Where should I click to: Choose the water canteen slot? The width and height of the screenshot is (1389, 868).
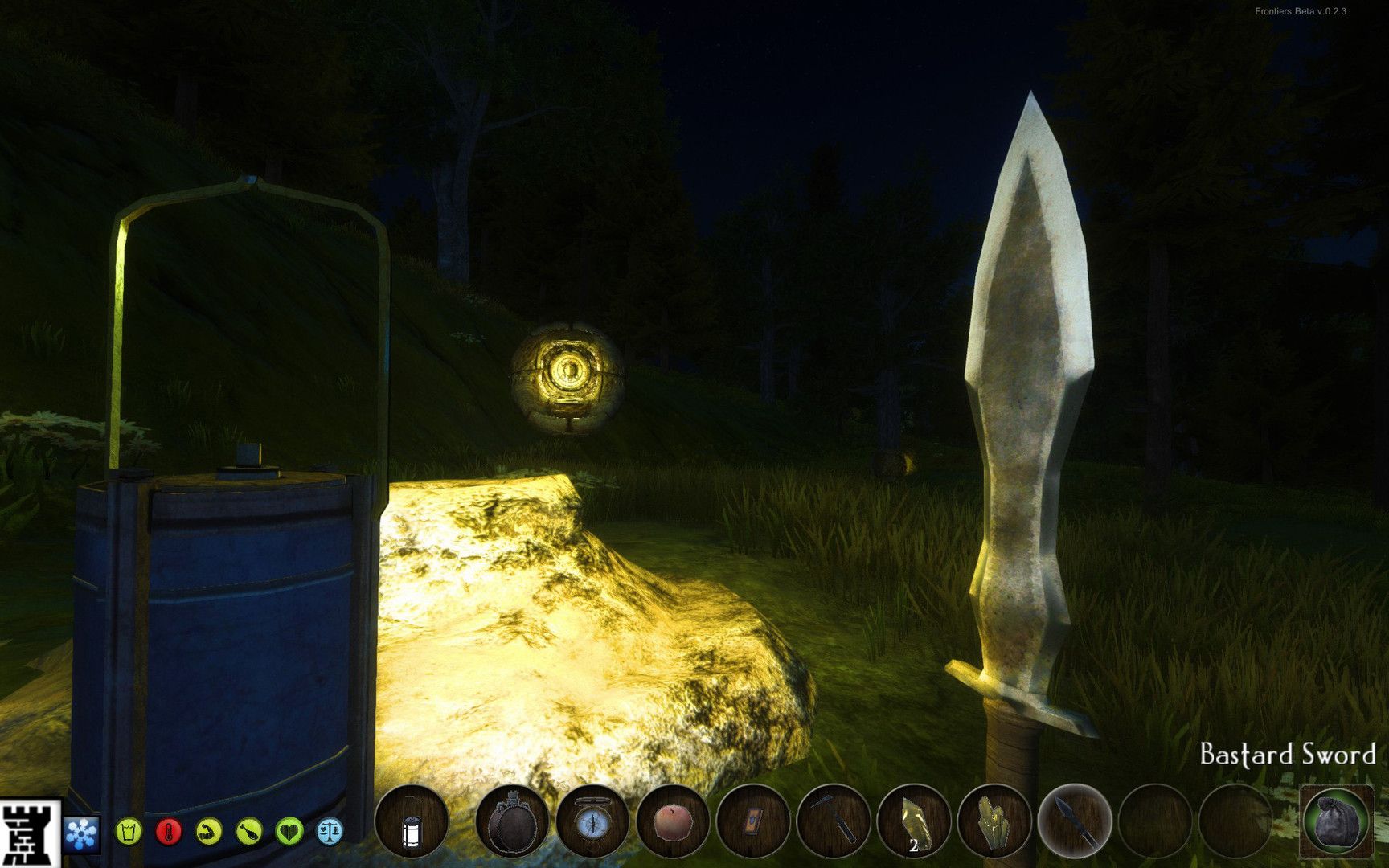(x=512, y=823)
